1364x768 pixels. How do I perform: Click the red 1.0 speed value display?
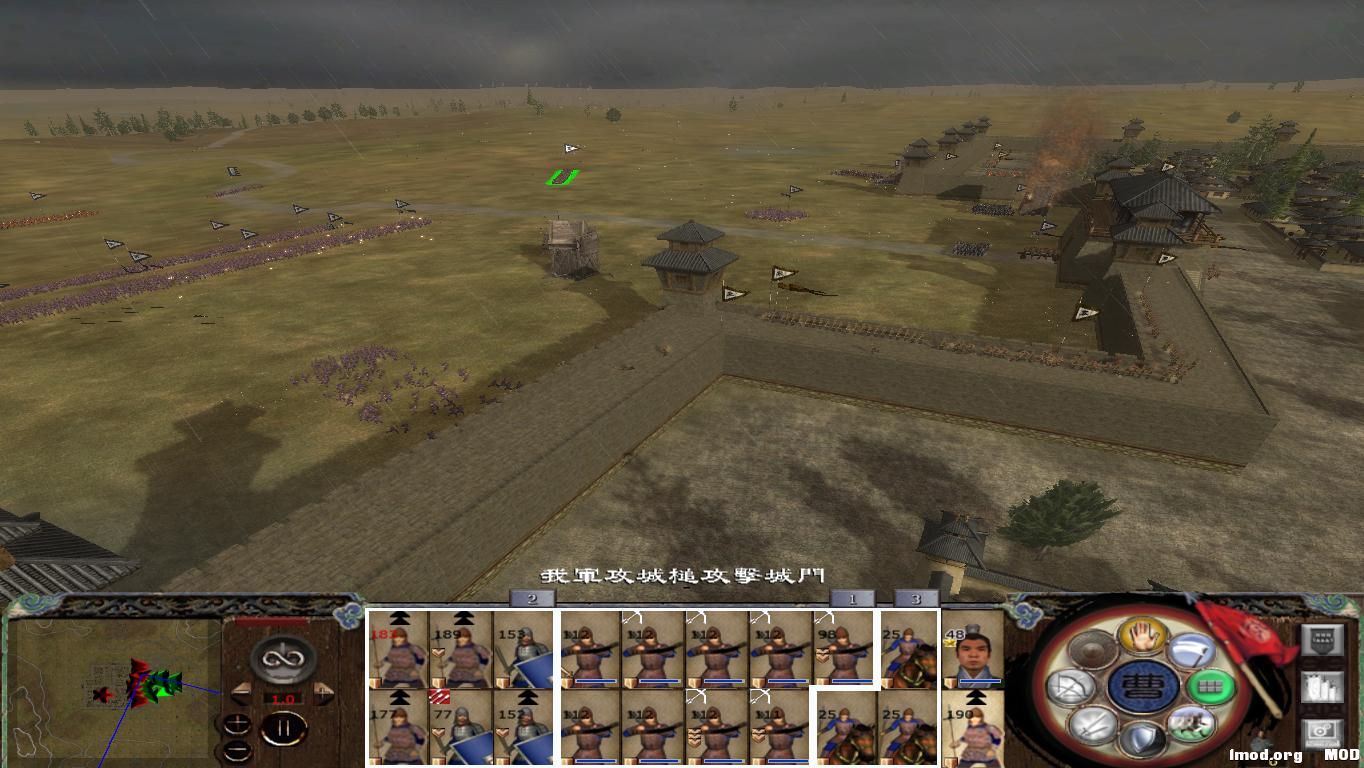(284, 698)
